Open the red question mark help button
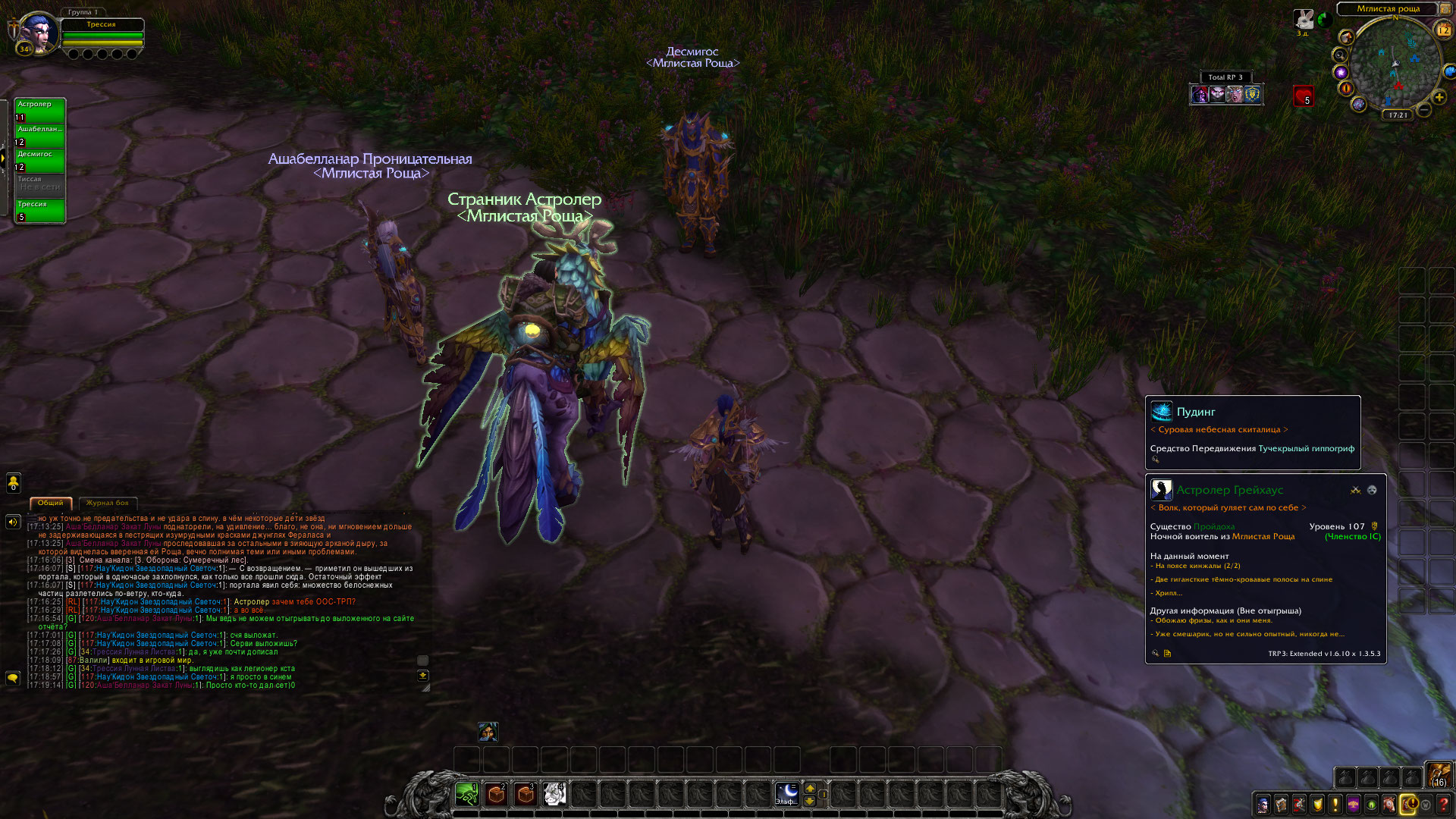 pyautogui.click(x=1443, y=805)
